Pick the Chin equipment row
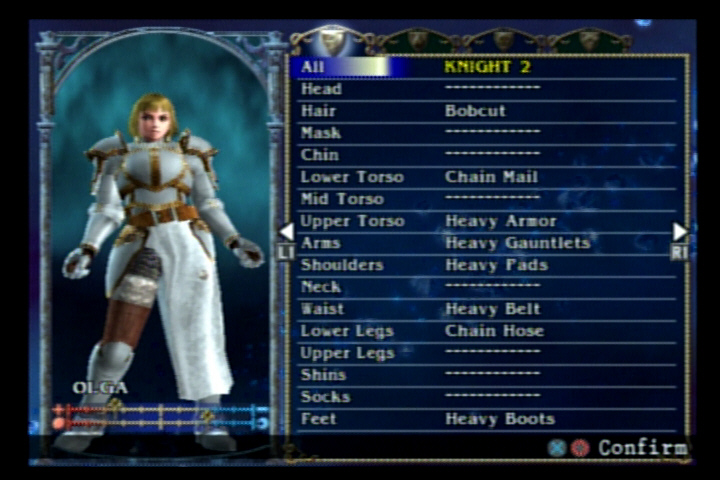The image size is (720, 480). point(488,155)
